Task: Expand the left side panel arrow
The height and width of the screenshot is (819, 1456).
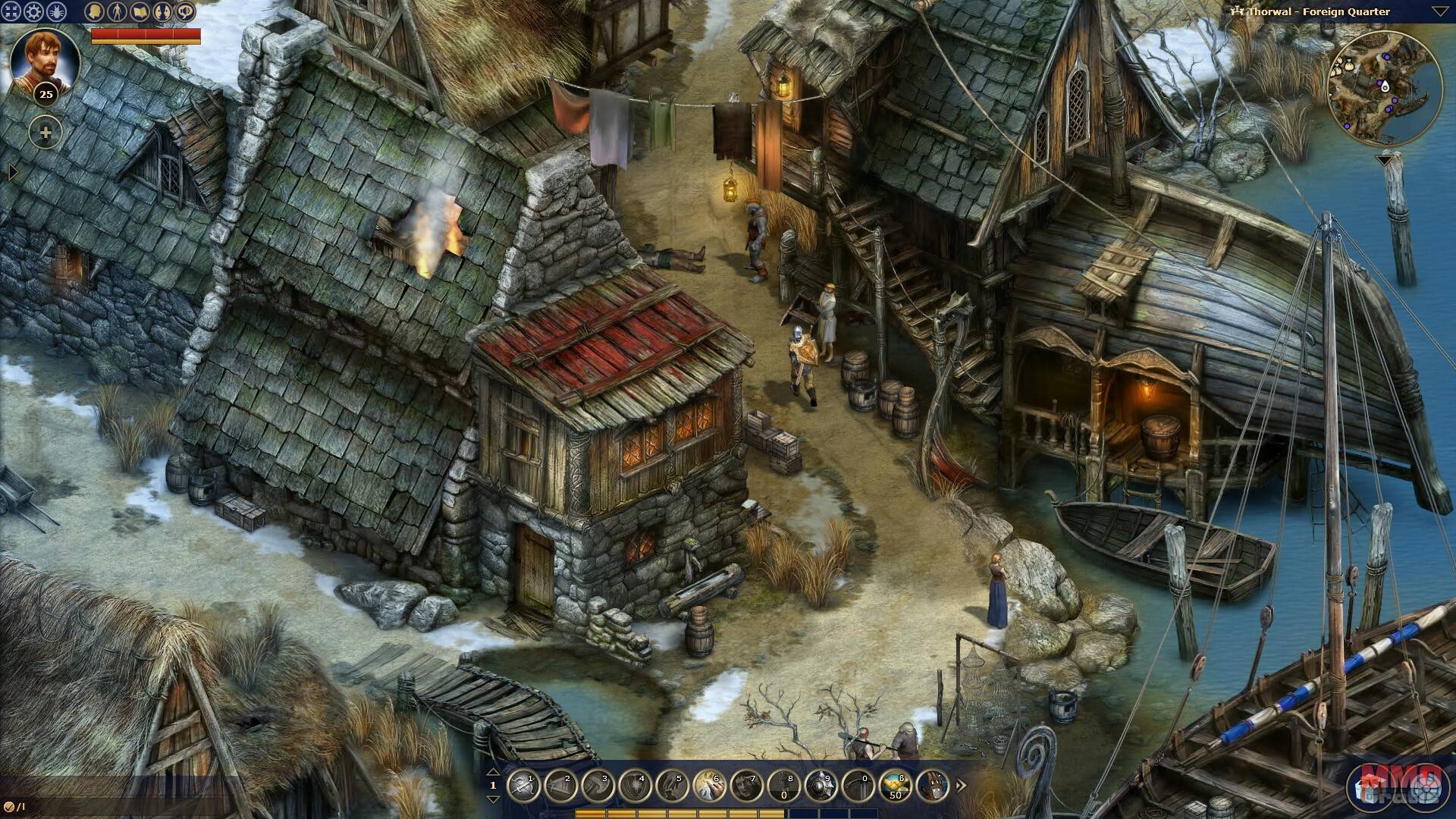Action: [12, 173]
